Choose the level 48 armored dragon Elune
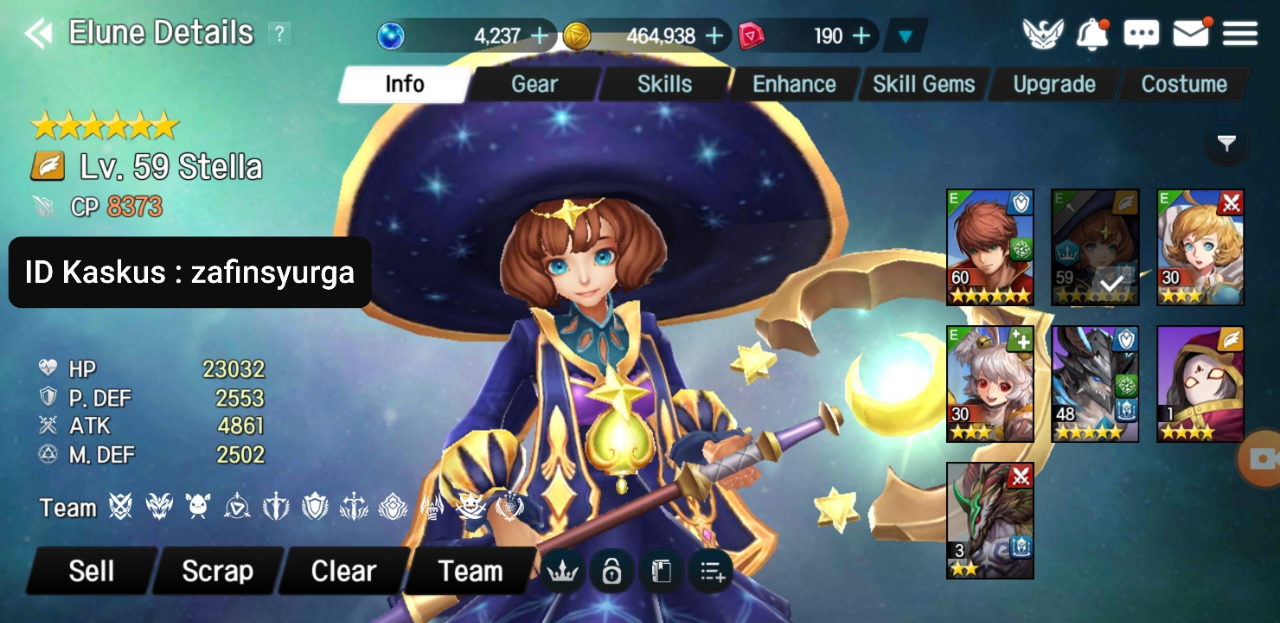 point(1095,384)
